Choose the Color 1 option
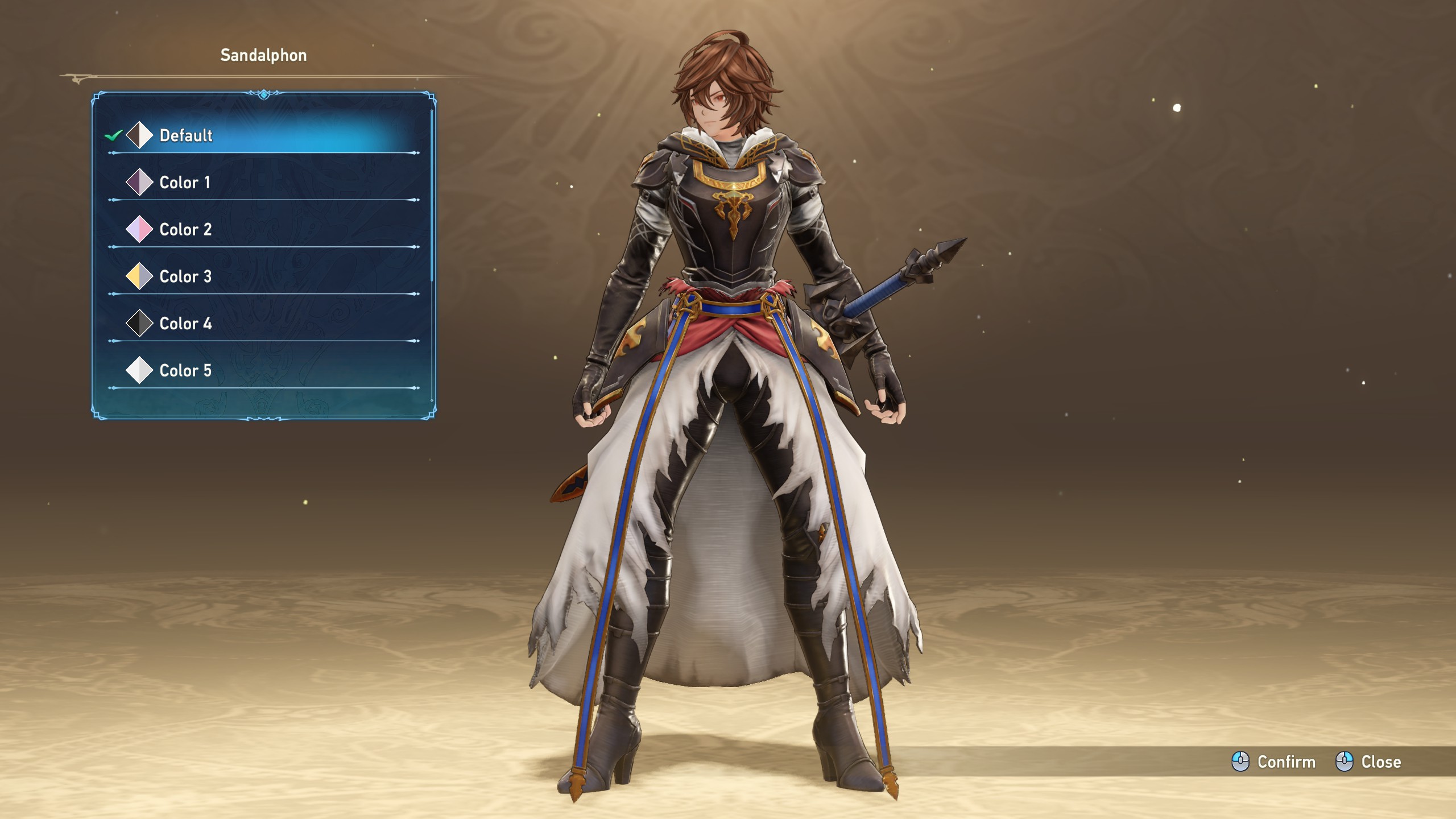 [x=184, y=183]
